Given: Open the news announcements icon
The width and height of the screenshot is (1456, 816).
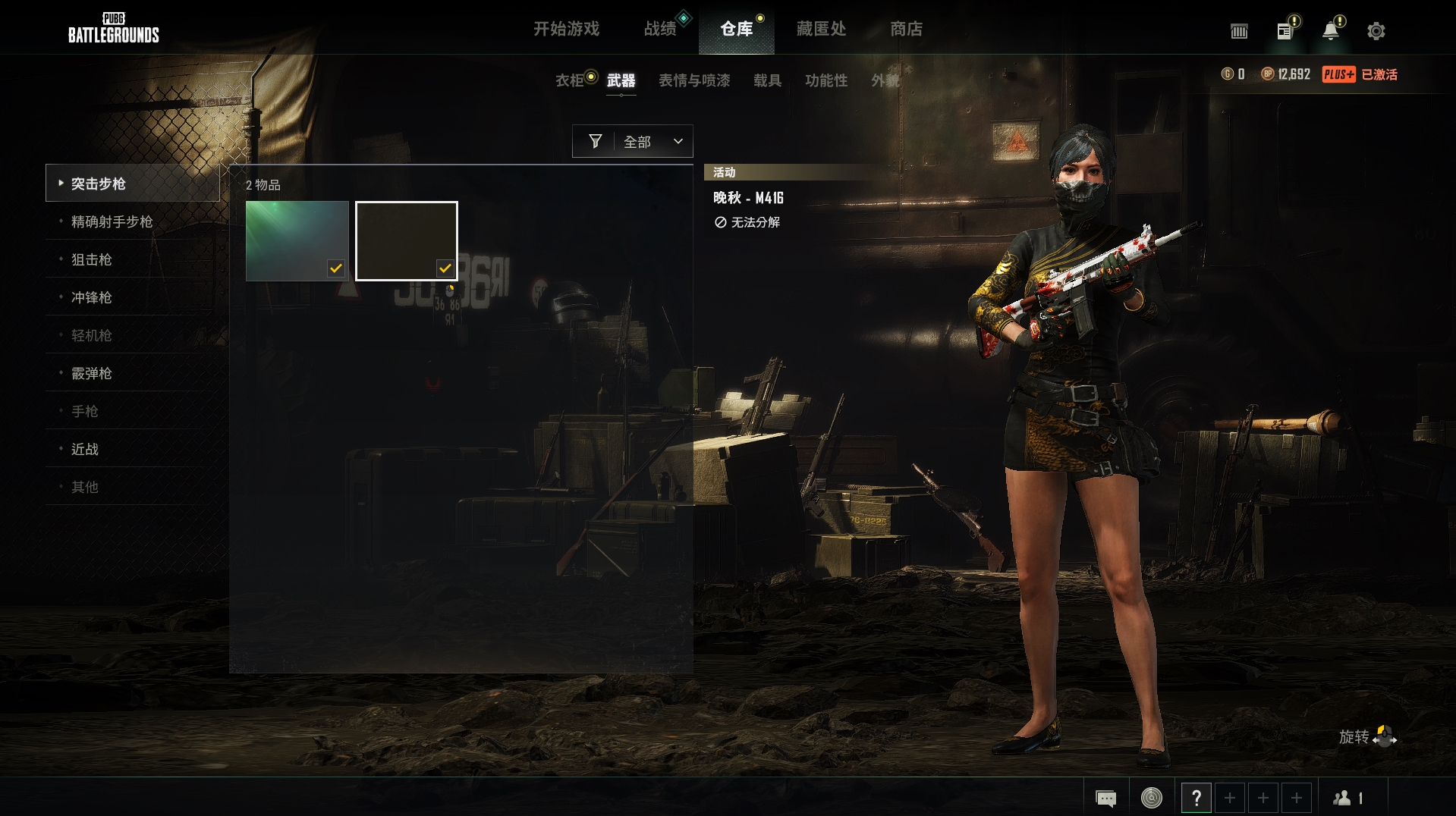Looking at the screenshot, I should tap(1284, 30).
